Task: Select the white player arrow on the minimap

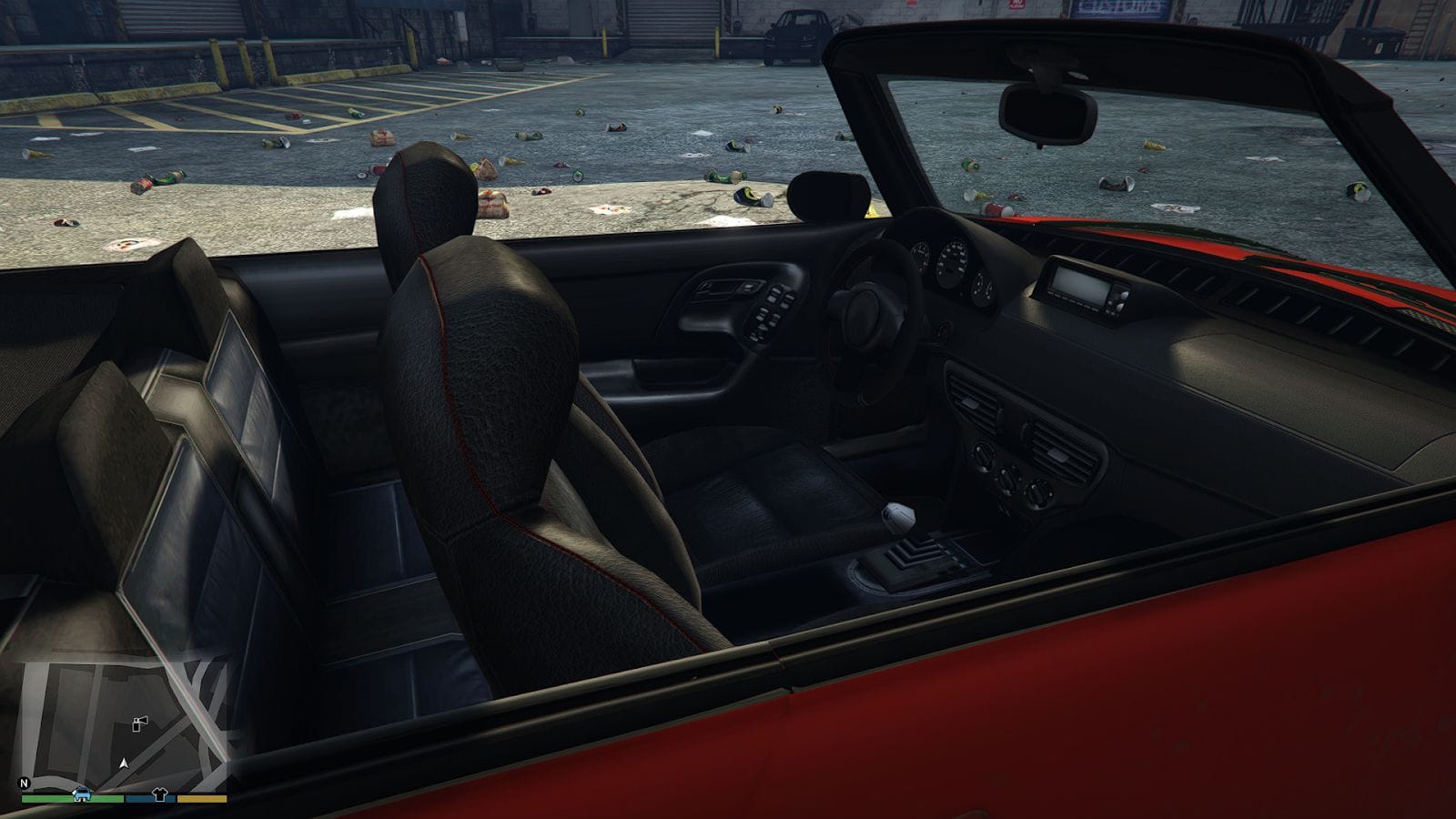Action: pos(124,763)
